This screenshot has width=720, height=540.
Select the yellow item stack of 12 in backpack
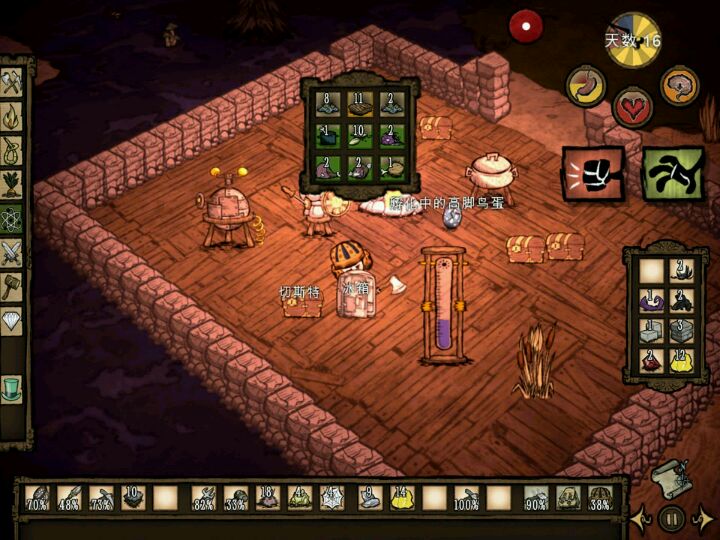(x=682, y=361)
